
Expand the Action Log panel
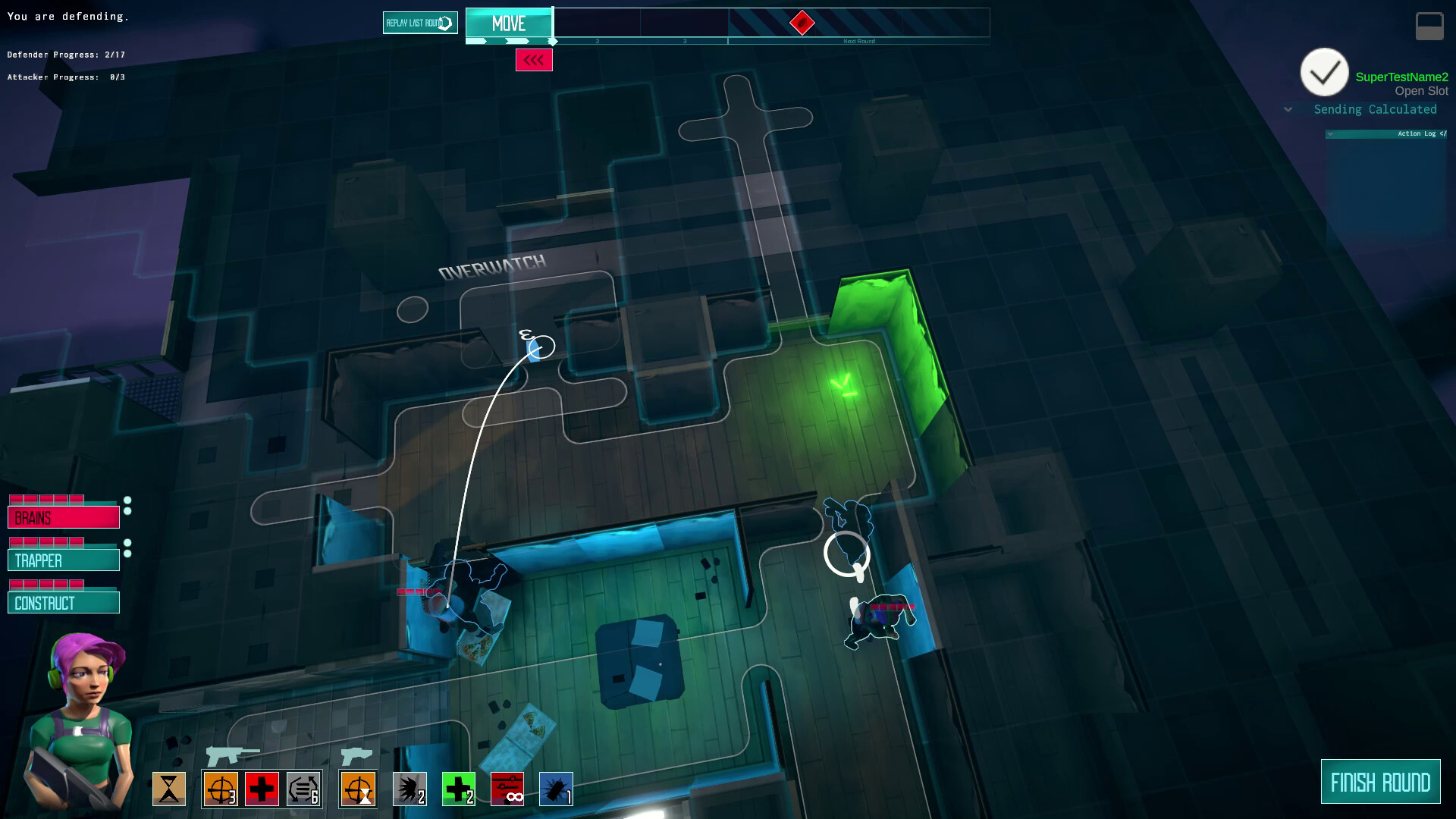pyautogui.click(x=1329, y=133)
